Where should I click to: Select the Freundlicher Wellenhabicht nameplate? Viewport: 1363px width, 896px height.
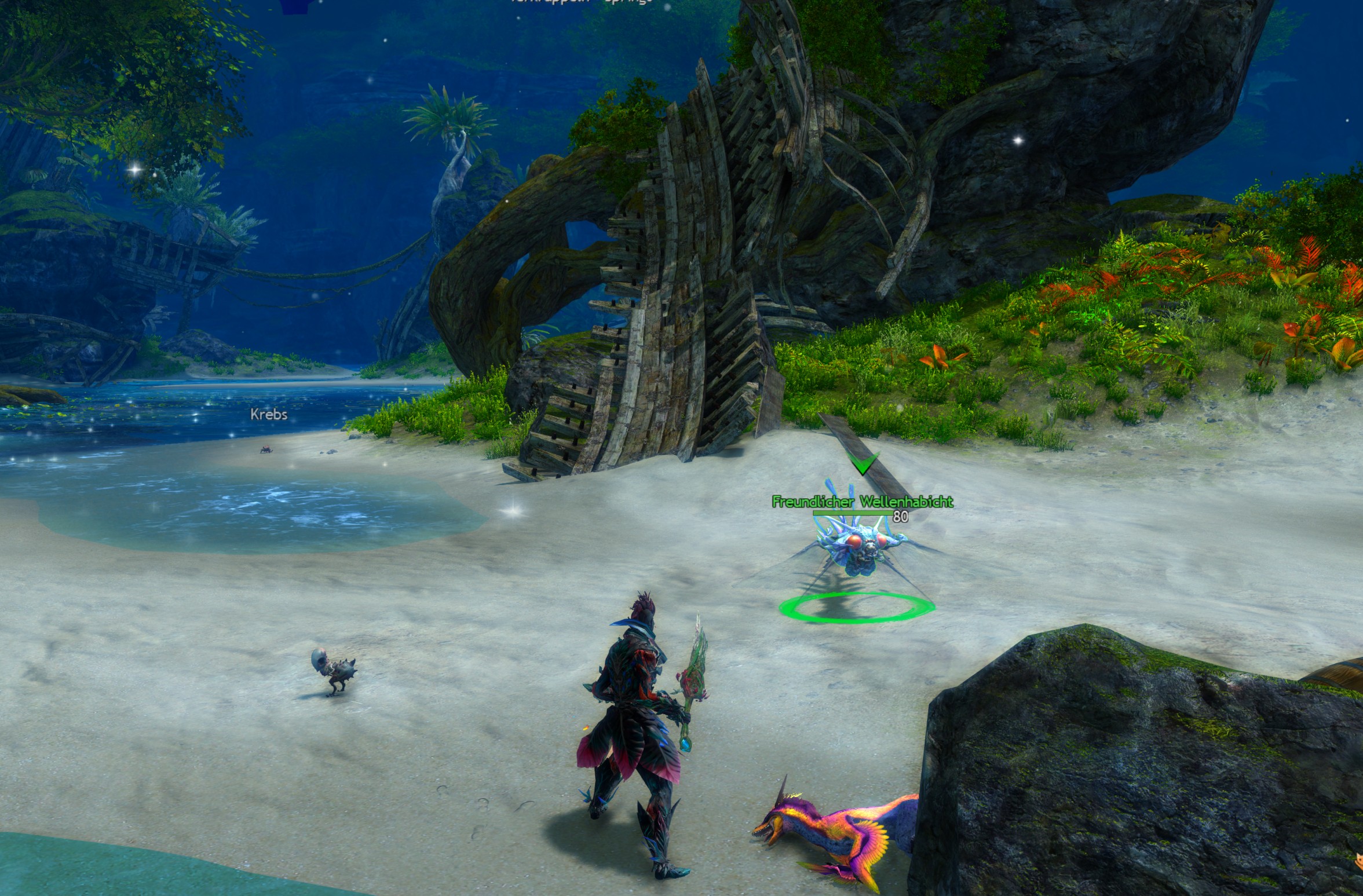pos(863,502)
